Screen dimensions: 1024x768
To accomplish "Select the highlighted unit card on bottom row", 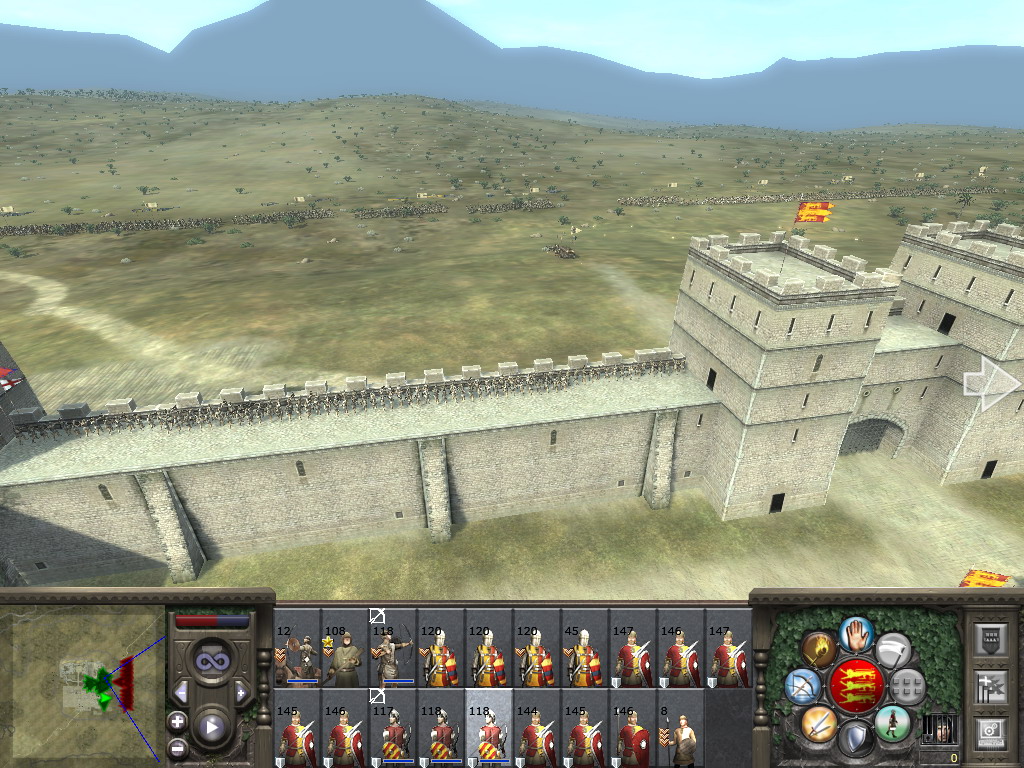I will tap(489, 728).
